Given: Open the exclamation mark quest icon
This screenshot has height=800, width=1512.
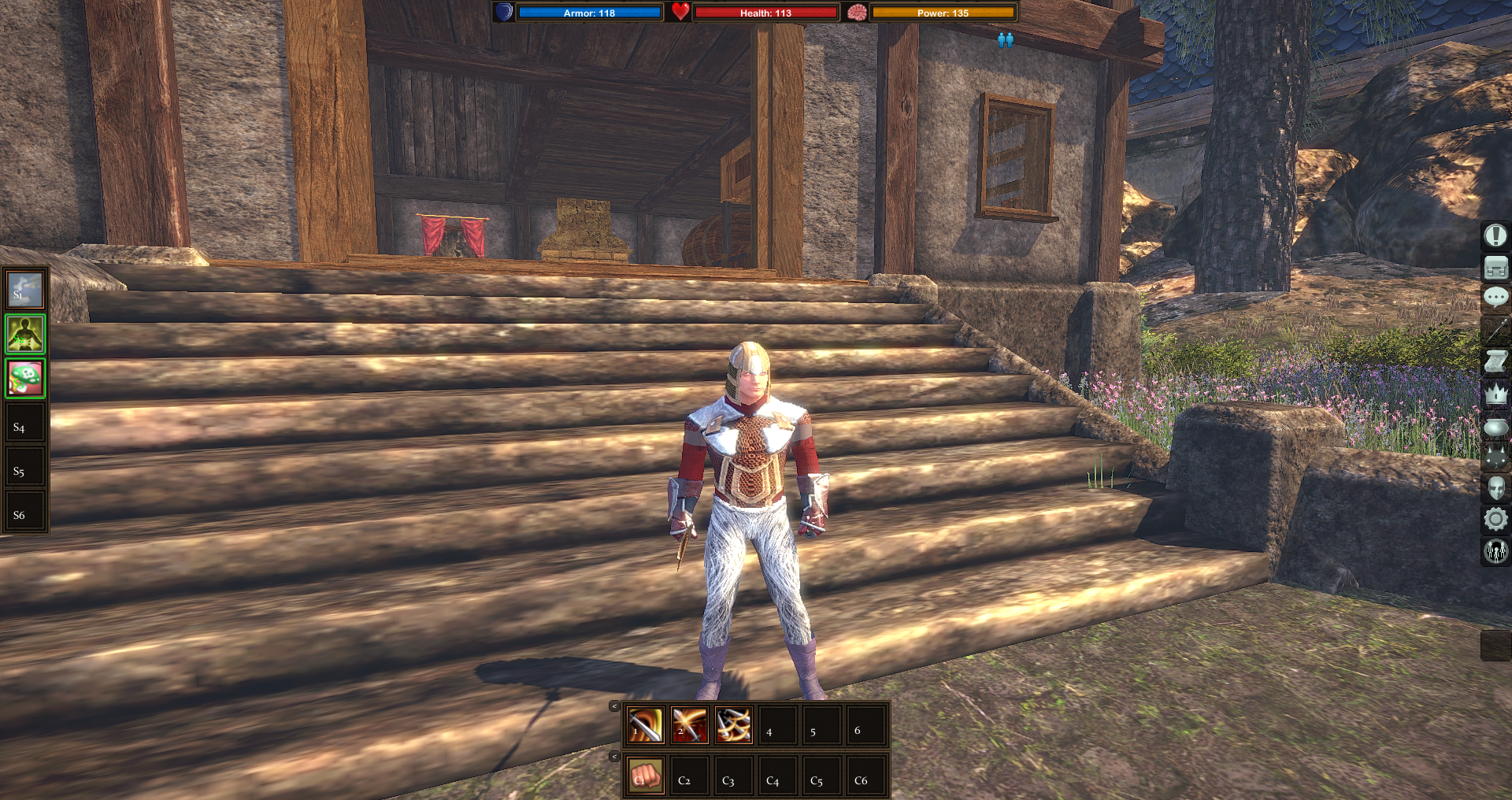Looking at the screenshot, I should pyautogui.click(x=1495, y=235).
